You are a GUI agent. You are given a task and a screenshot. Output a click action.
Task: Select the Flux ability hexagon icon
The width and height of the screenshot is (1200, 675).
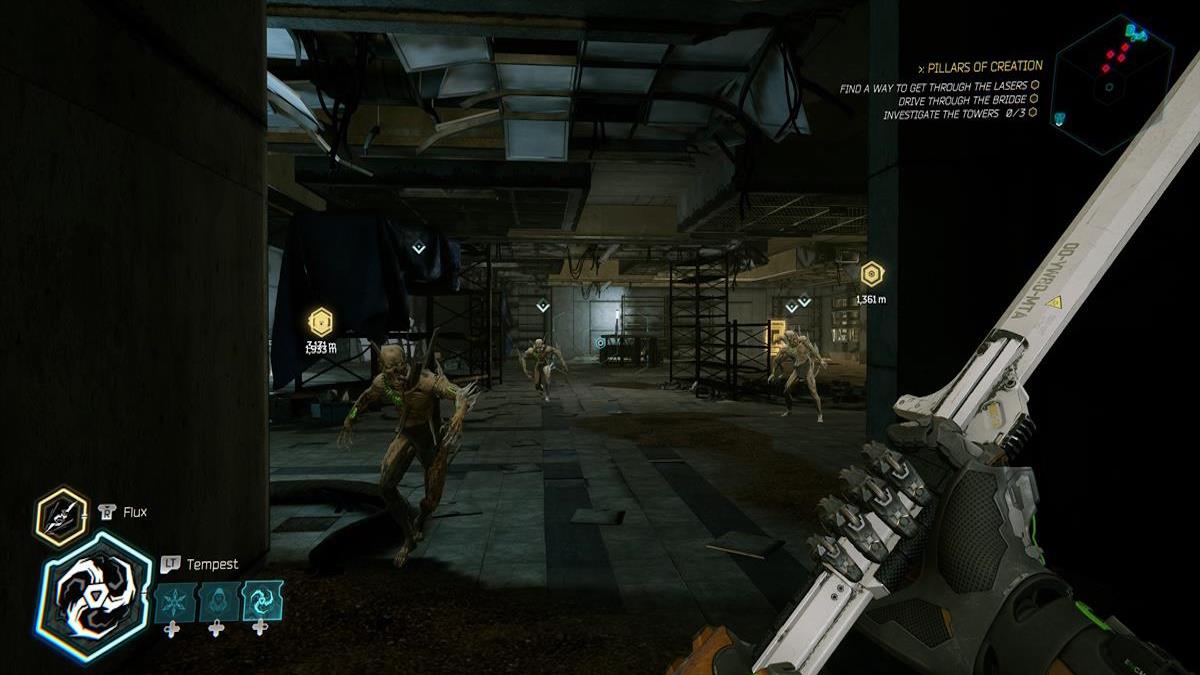[x=62, y=515]
